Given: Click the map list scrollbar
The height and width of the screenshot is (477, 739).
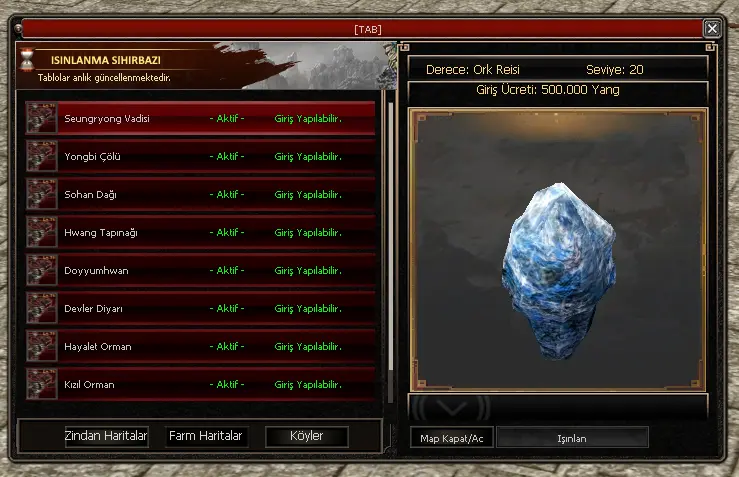Looking at the screenshot, I should point(390,230).
